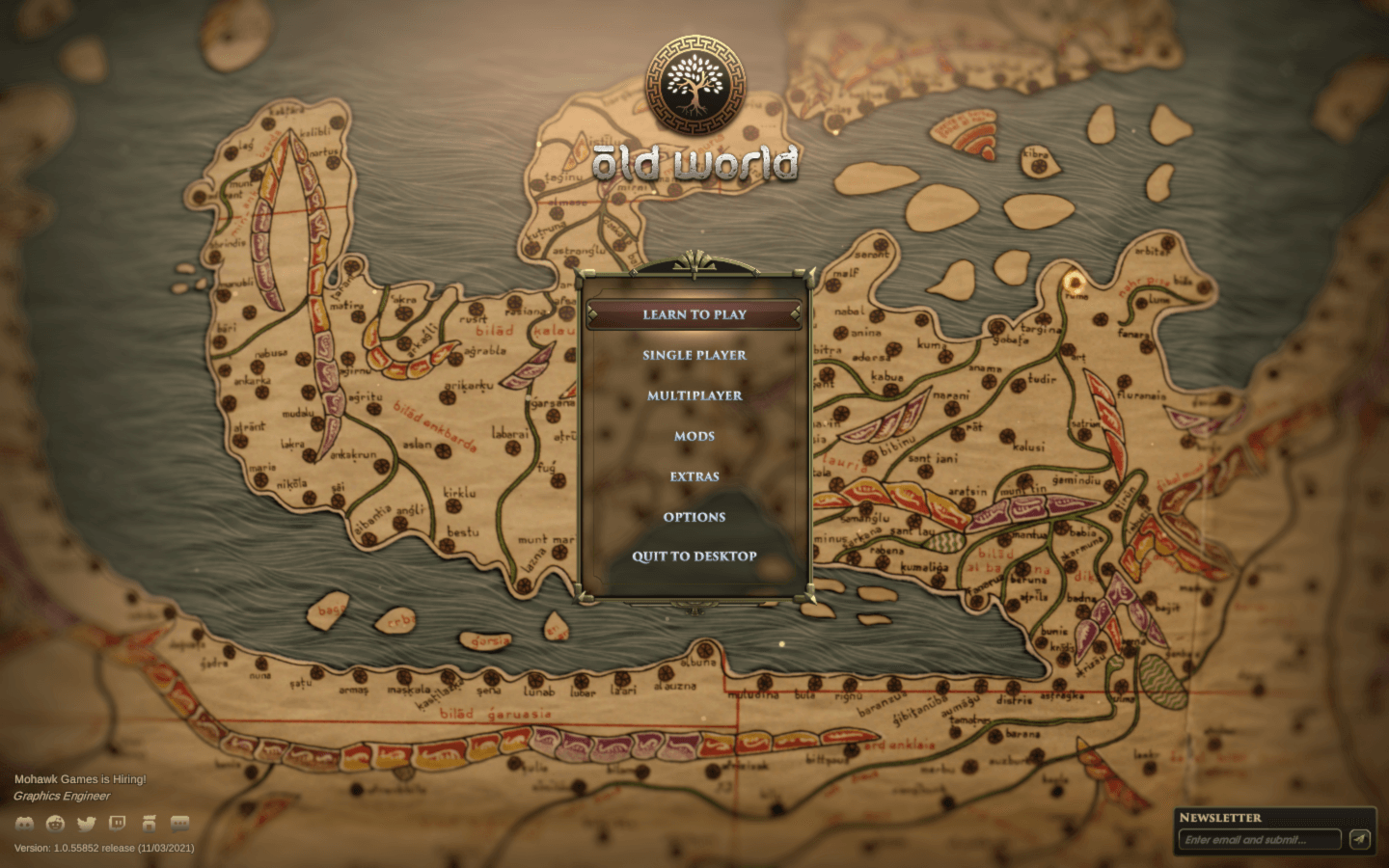The image size is (1389, 868).
Task: Click the Discord icon
Action: 25,824
